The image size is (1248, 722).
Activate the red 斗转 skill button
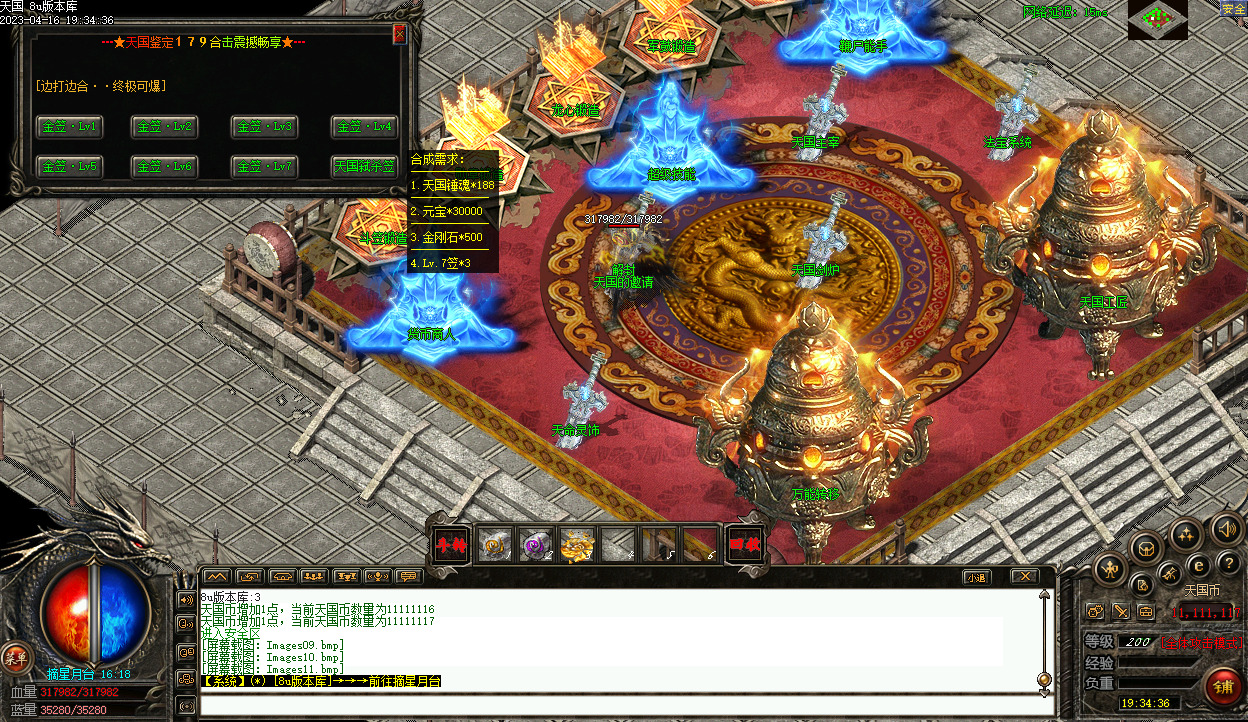tap(449, 544)
